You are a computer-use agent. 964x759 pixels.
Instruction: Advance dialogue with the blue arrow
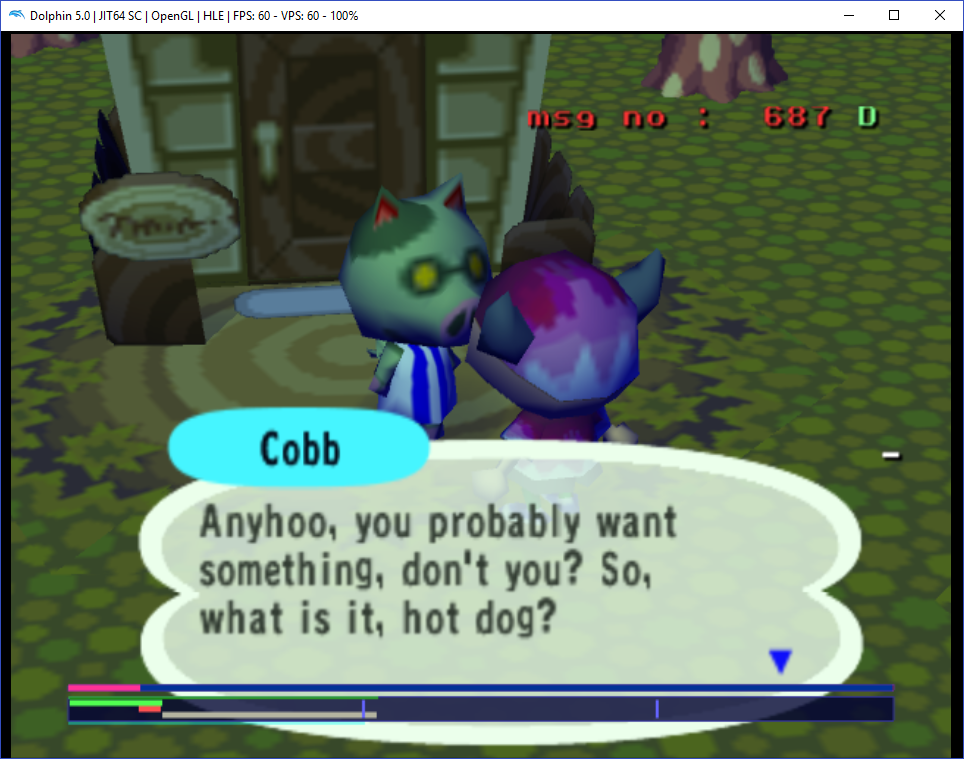coord(780,660)
